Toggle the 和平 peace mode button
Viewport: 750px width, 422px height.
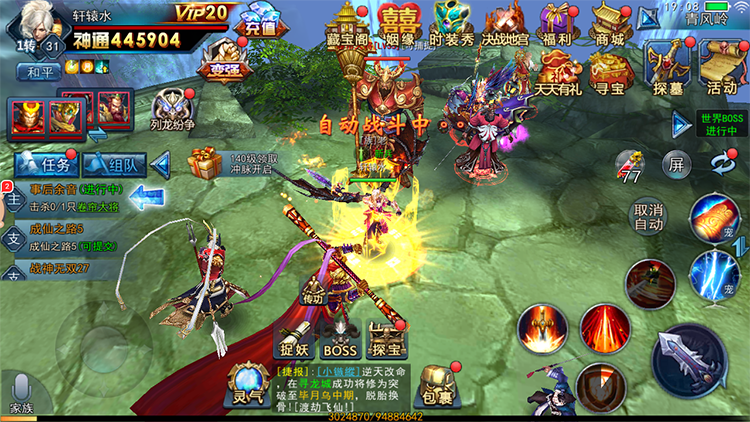click(x=39, y=72)
